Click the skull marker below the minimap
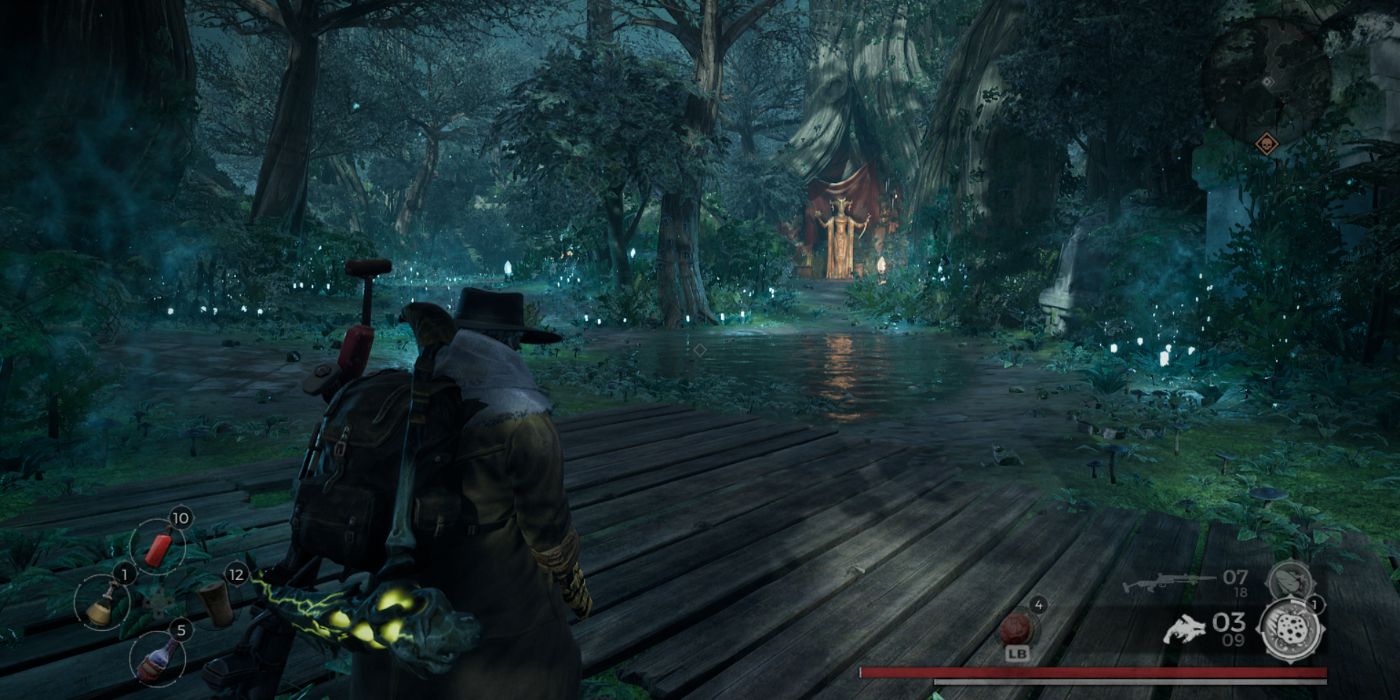Image resolution: width=1400 pixels, height=700 pixels. tap(1266, 144)
